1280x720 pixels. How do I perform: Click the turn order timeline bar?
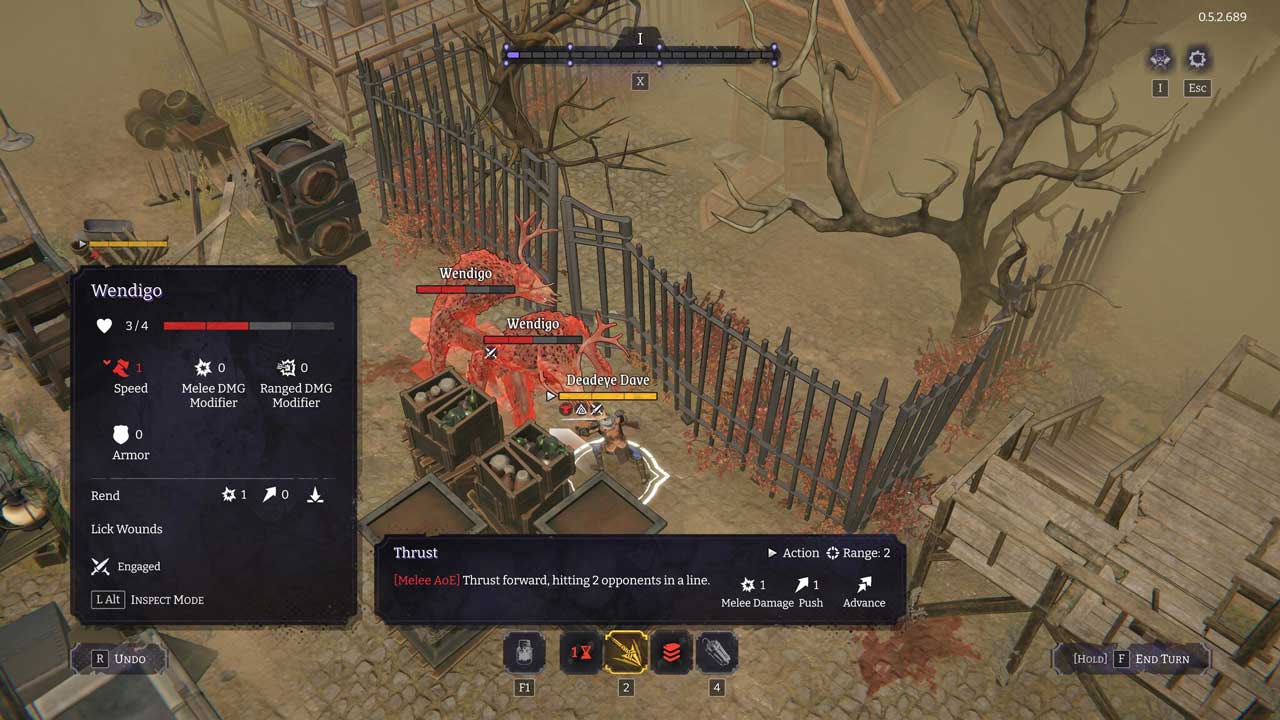click(640, 56)
